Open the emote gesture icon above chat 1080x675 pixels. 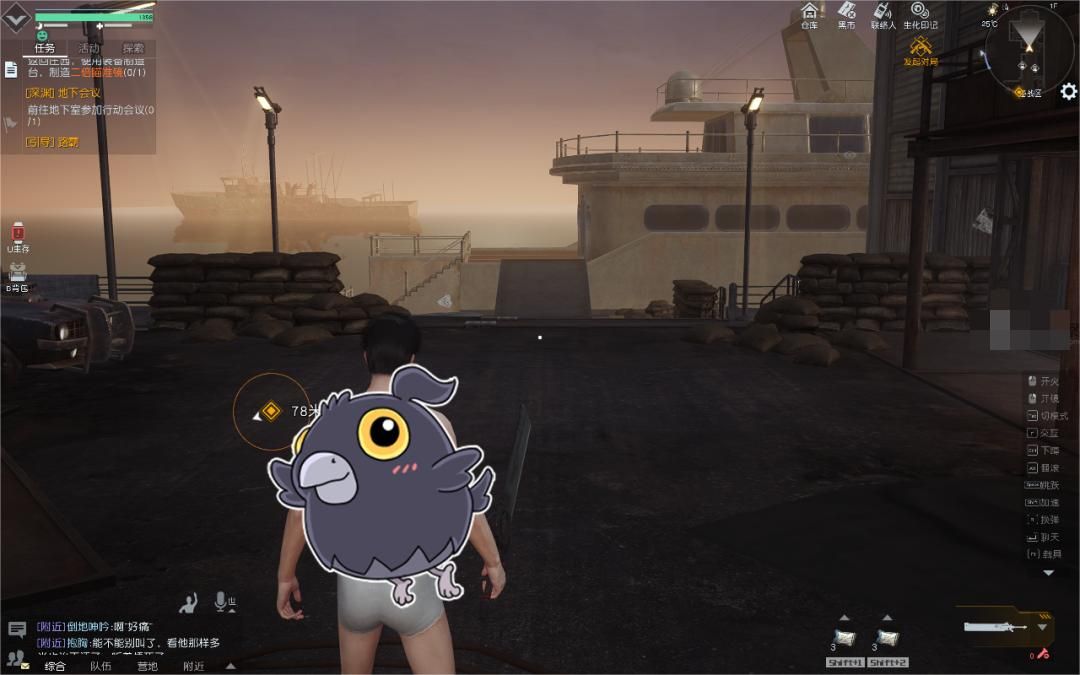coord(188,602)
